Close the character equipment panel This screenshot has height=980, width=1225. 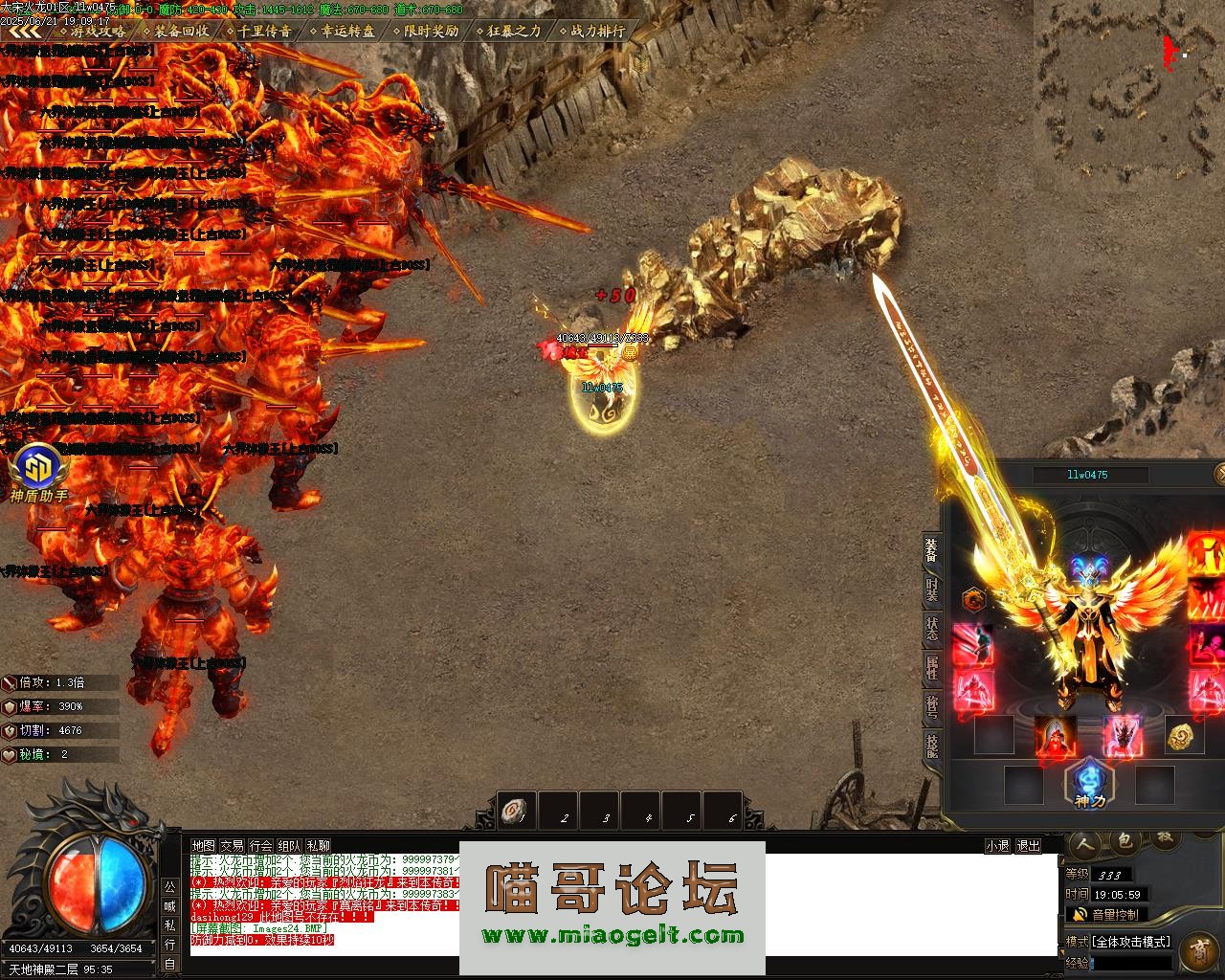[1219, 474]
